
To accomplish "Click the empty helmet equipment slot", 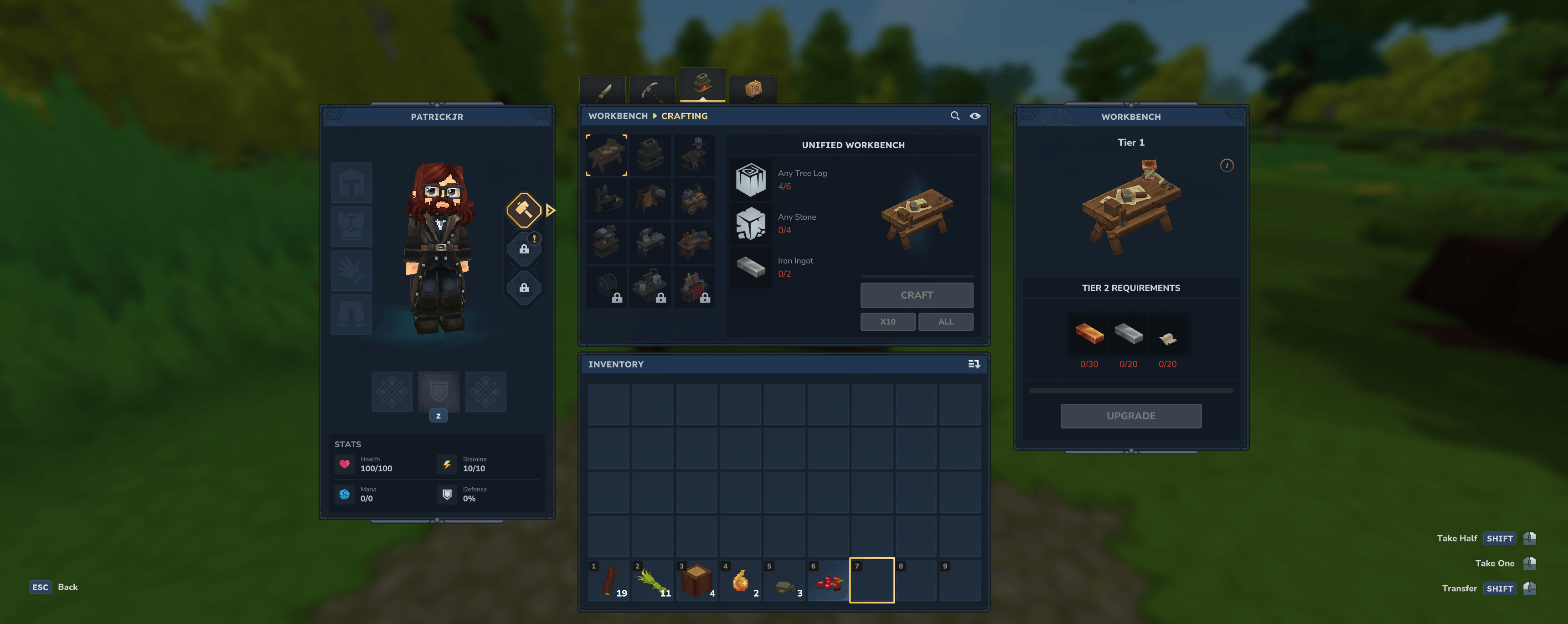I will click(x=351, y=183).
